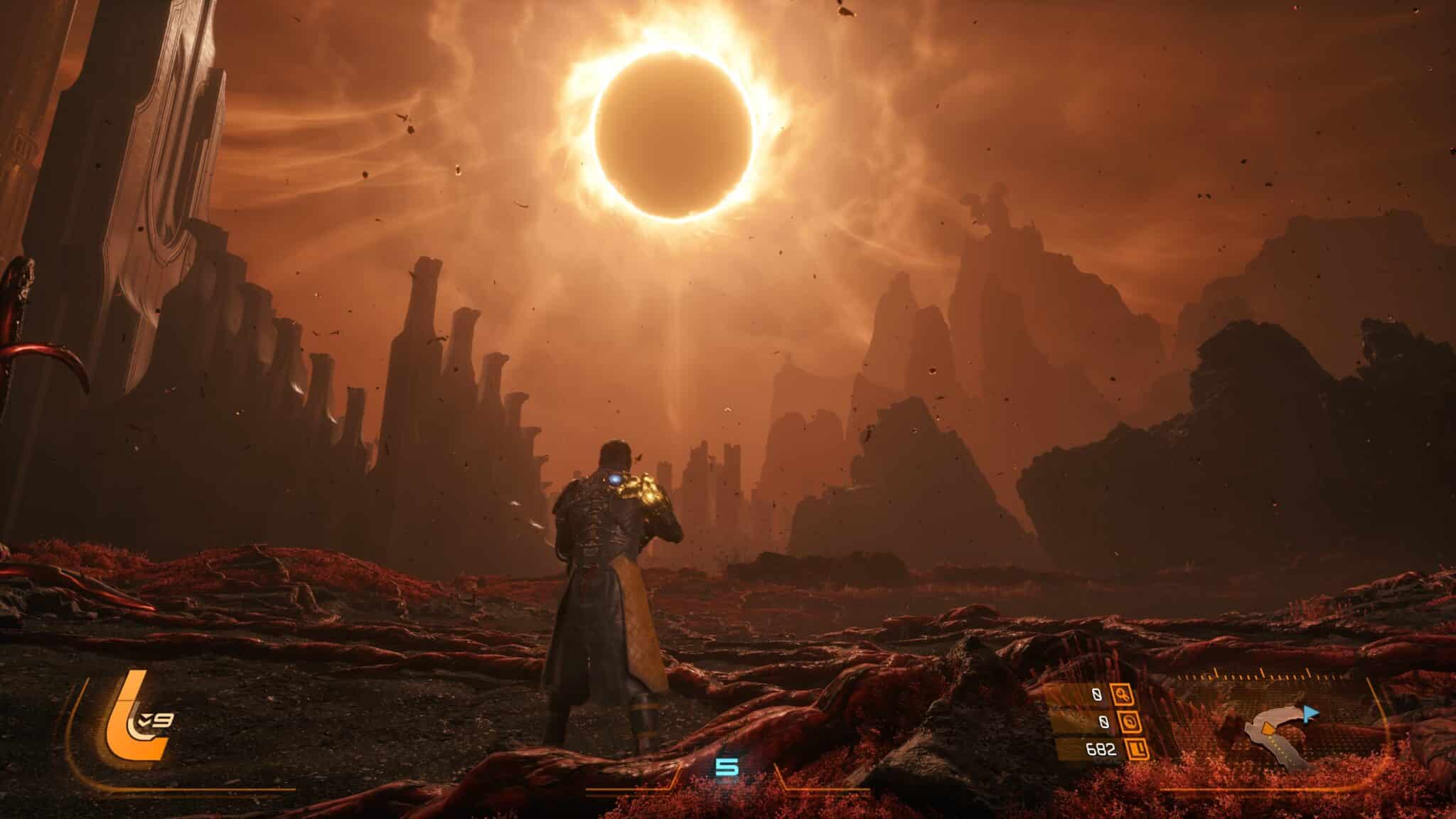Image resolution: width=1456 pixels, height=819 pixels.
Task: Click the orange player marker on the minimap
Action: click(x=1266, y=728)
